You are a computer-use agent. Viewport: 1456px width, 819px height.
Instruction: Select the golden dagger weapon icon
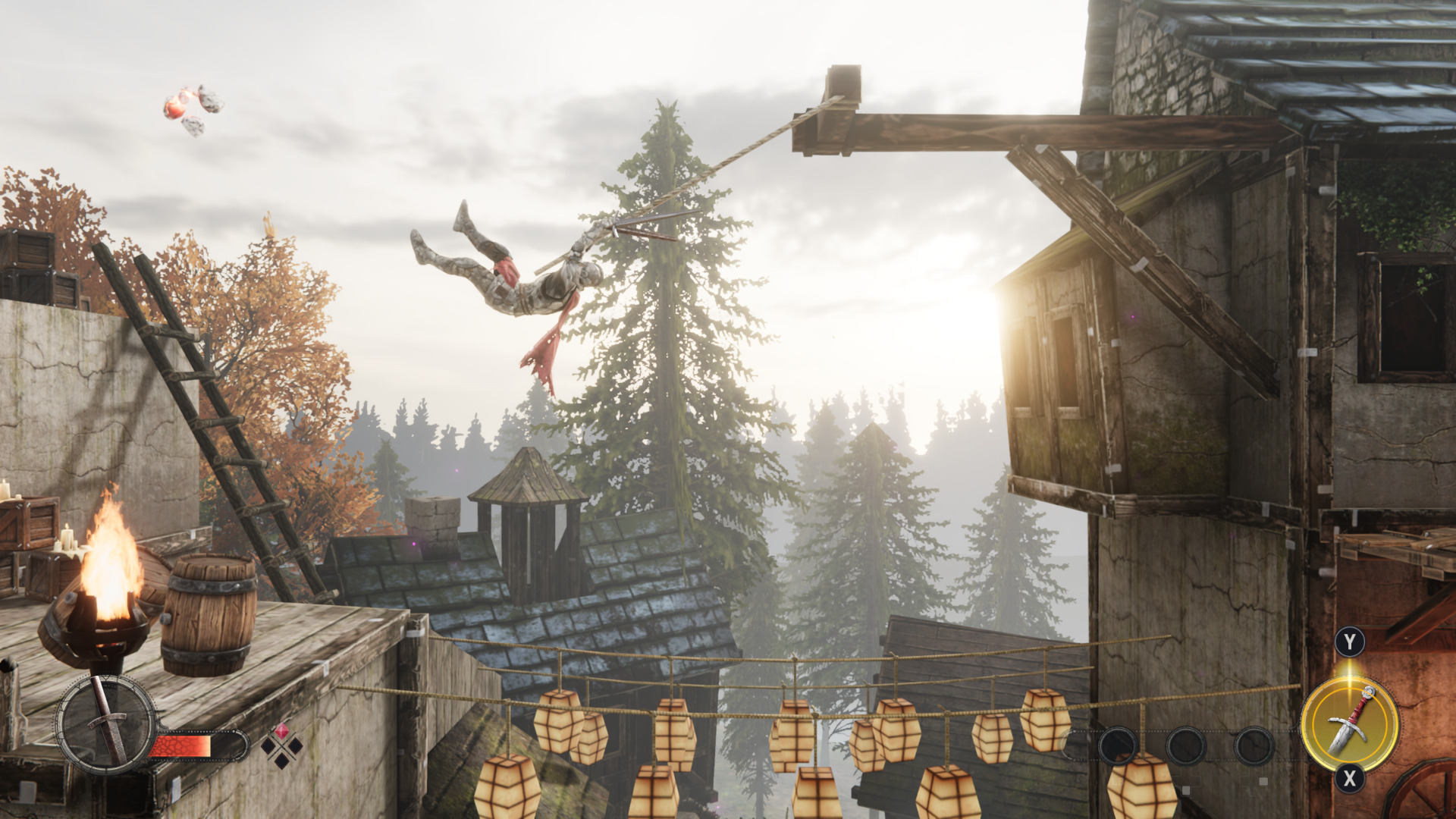click(x=1349, y=723)
